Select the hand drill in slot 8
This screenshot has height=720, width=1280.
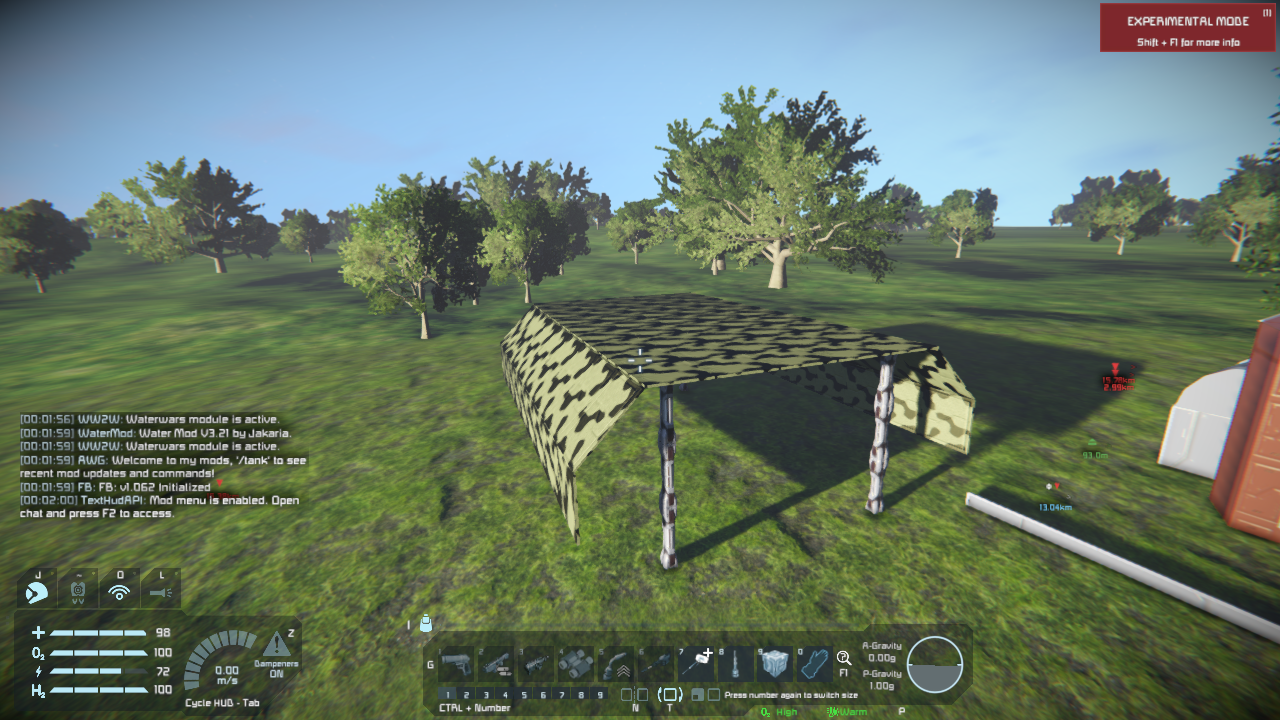736,663
